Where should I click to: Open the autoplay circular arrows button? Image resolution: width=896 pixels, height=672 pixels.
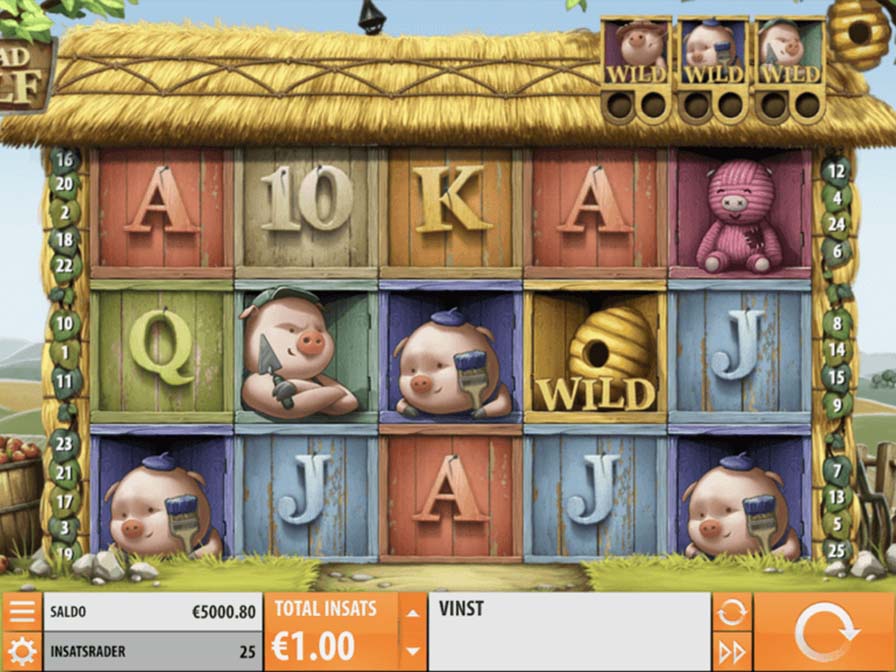pos(730,611)
